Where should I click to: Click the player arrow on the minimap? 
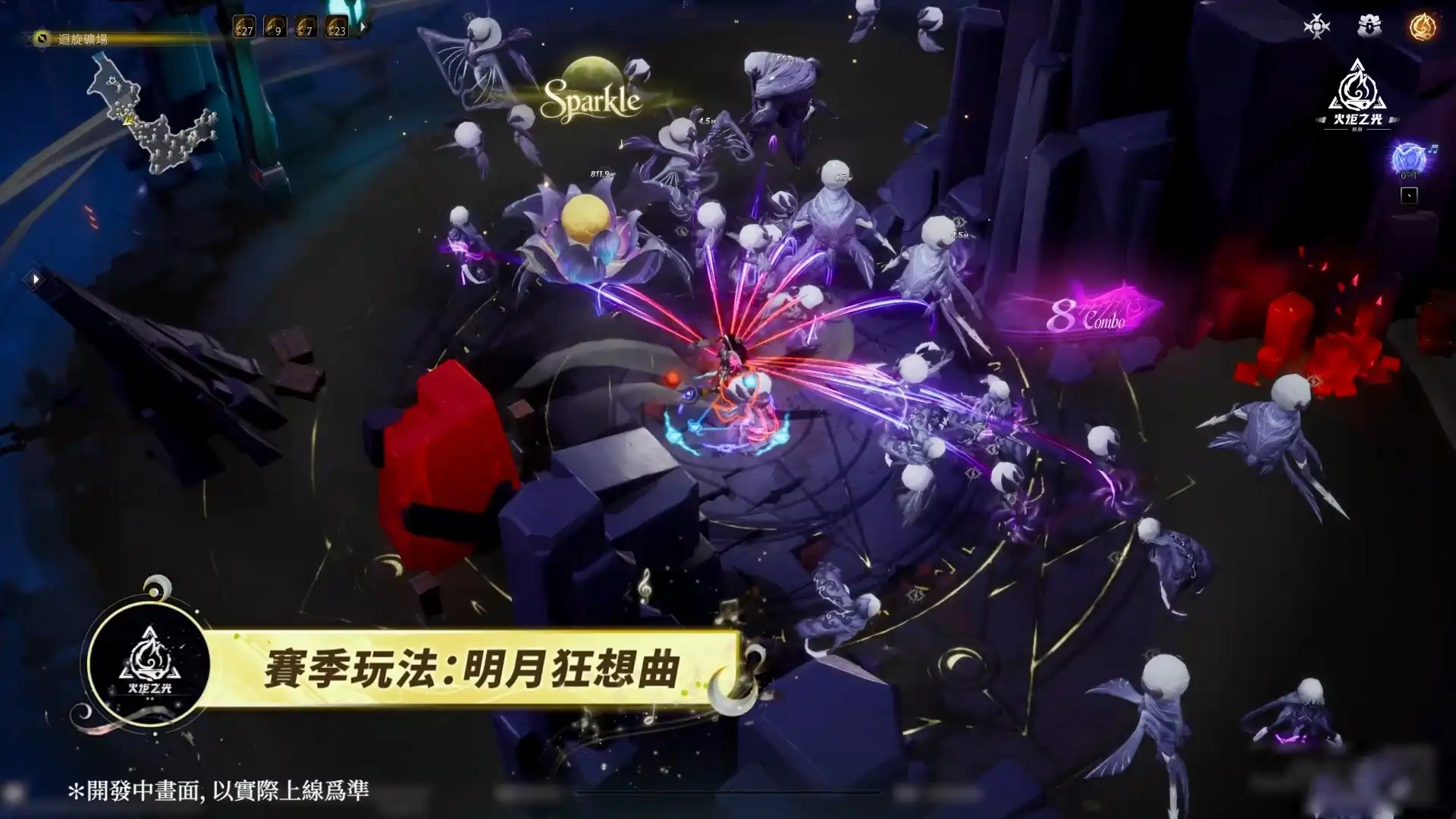tap(127, 120)
